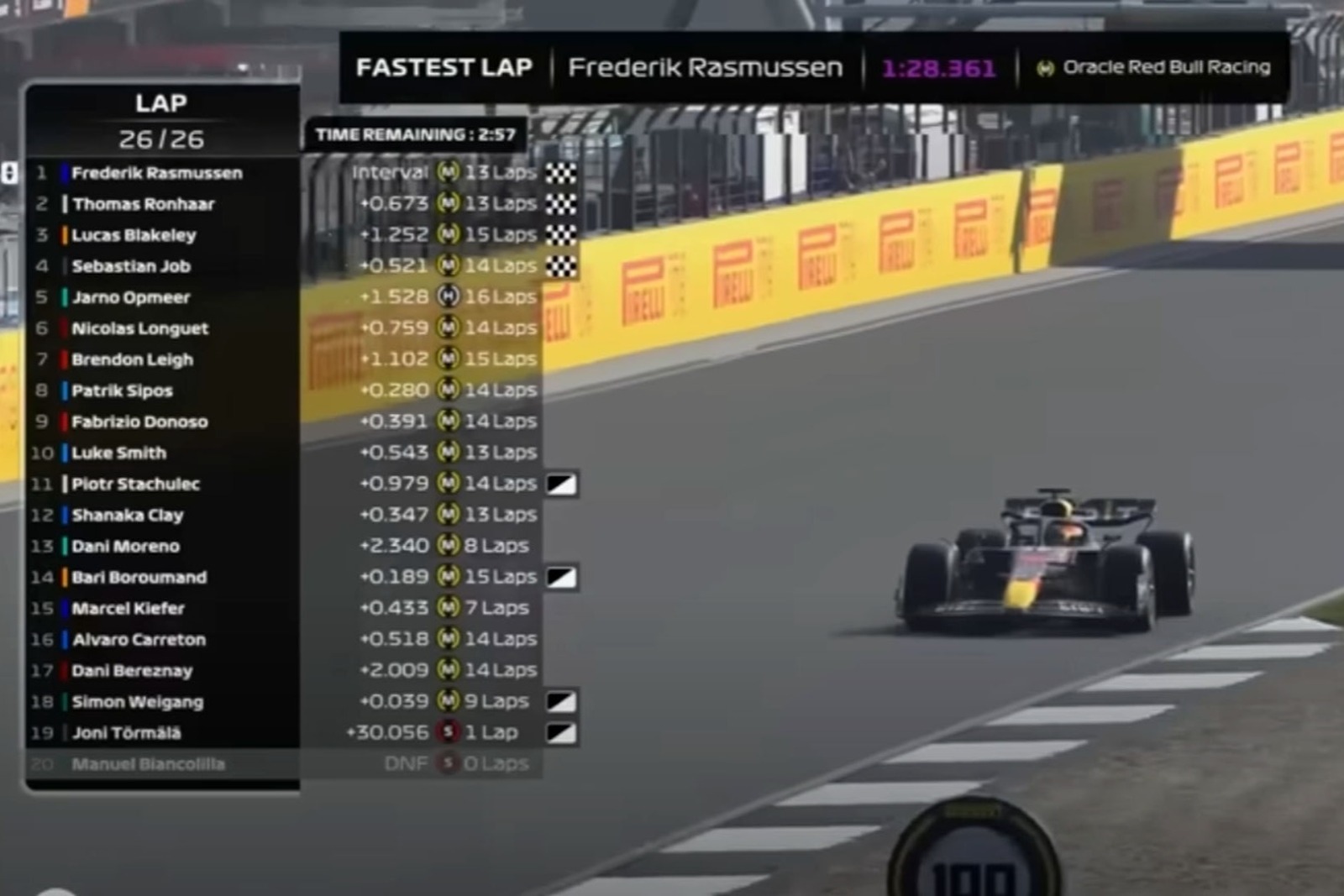Viewport: 1344px width, 896px height.
Task: Expand the FASTEST LAP banner
Action: 445,67
